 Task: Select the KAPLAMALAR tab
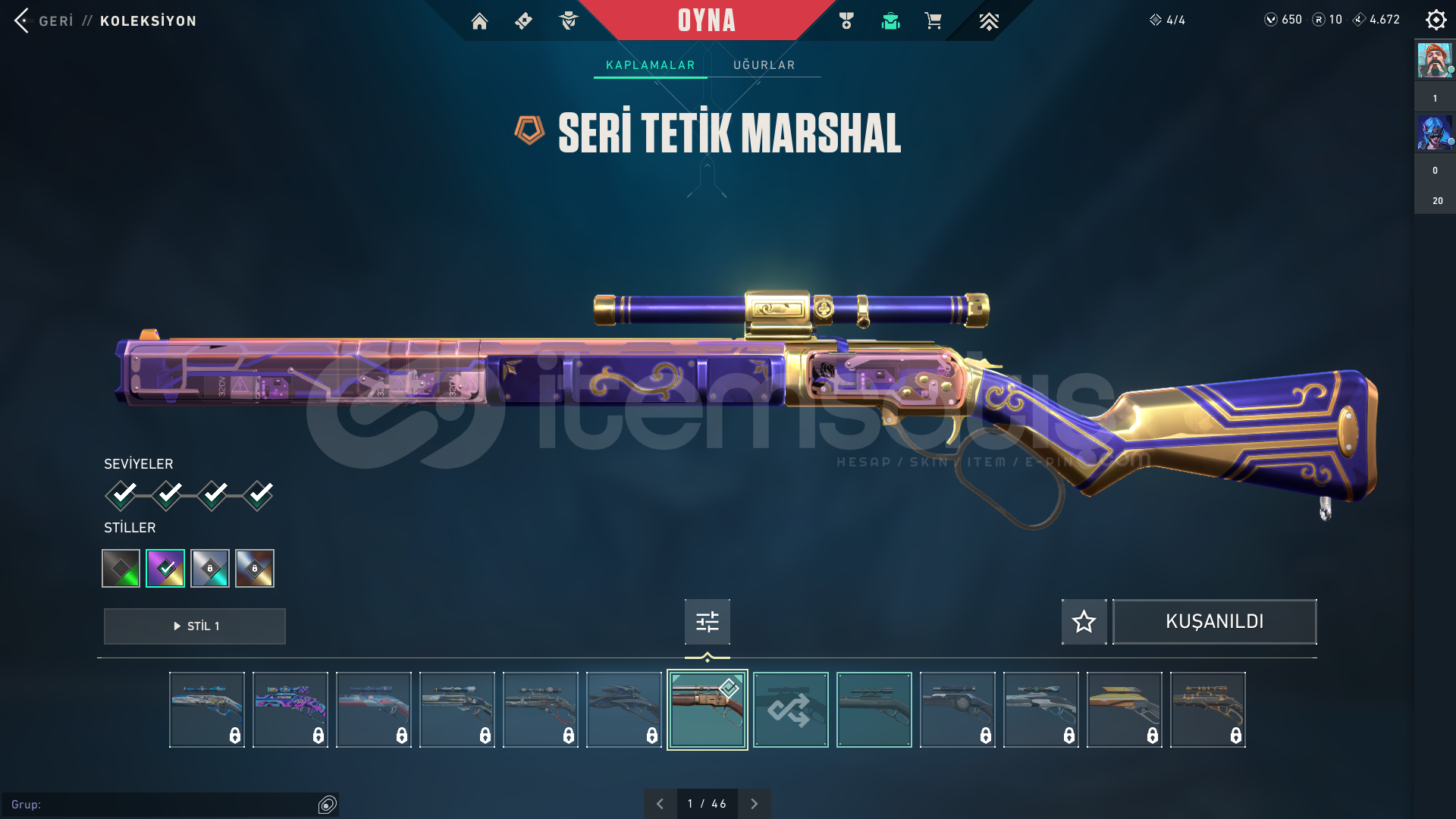click(x=650, y=65)
